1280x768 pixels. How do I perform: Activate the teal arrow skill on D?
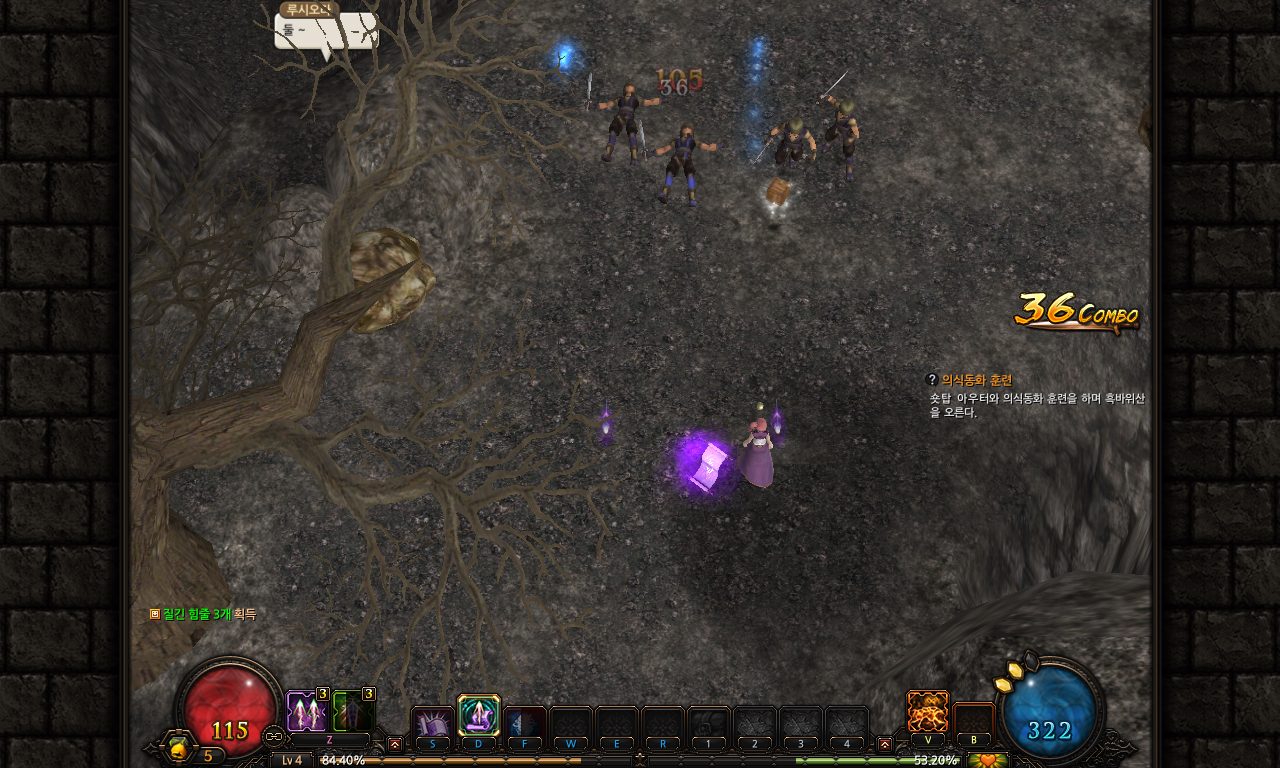tap(479, 716)
